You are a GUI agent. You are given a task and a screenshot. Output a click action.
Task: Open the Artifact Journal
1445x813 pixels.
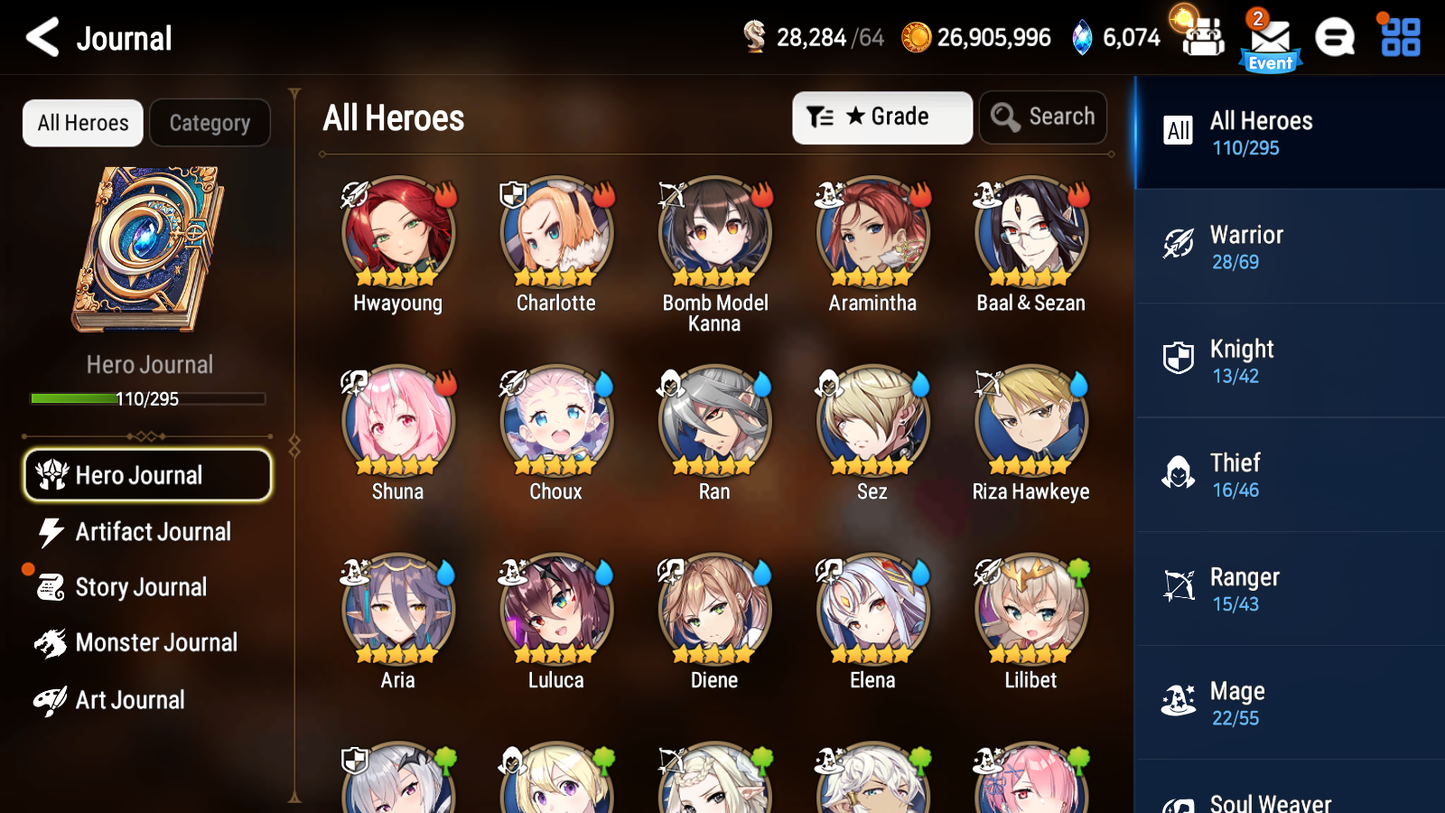[152, 532]
